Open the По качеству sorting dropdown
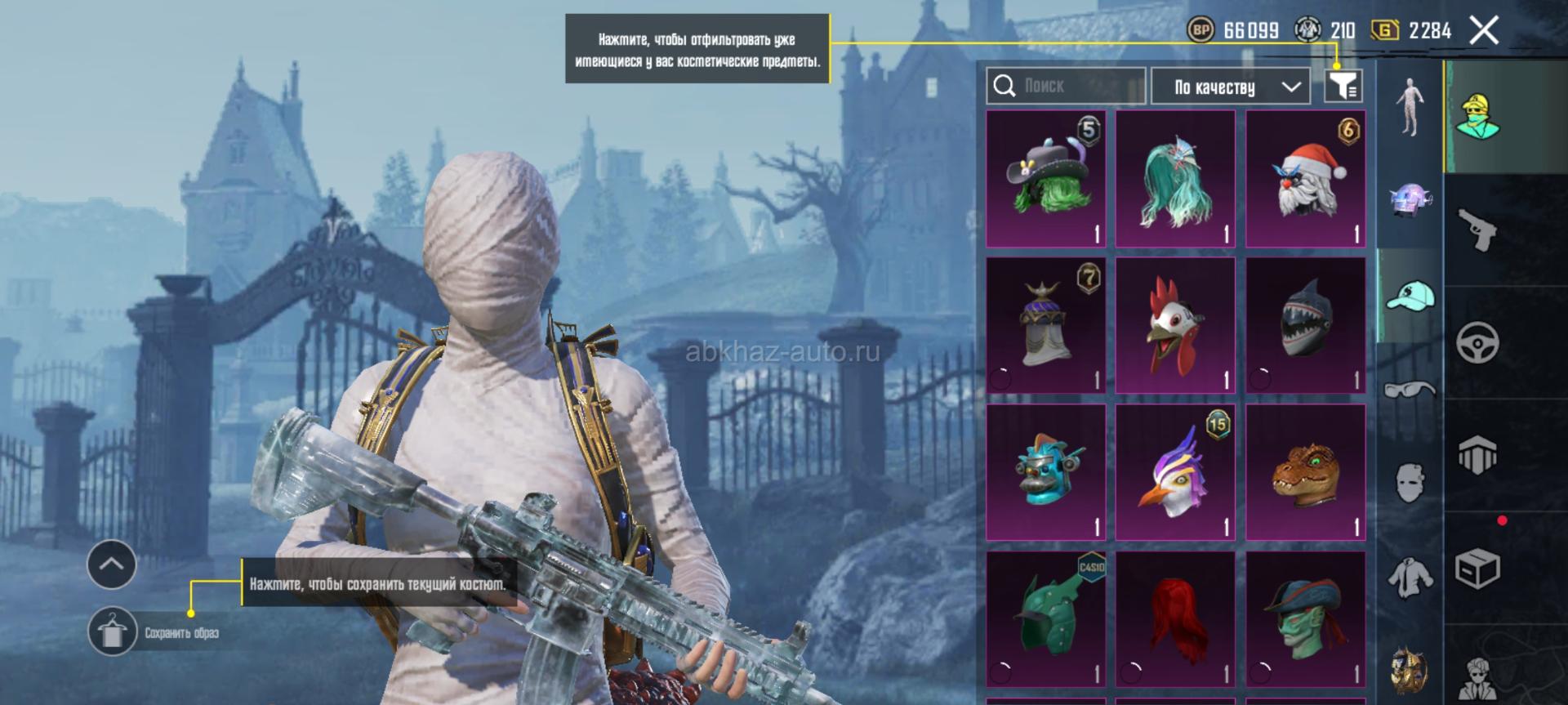The width and height of the screenshot is (1568, 705). click(x=1230, y=87)
